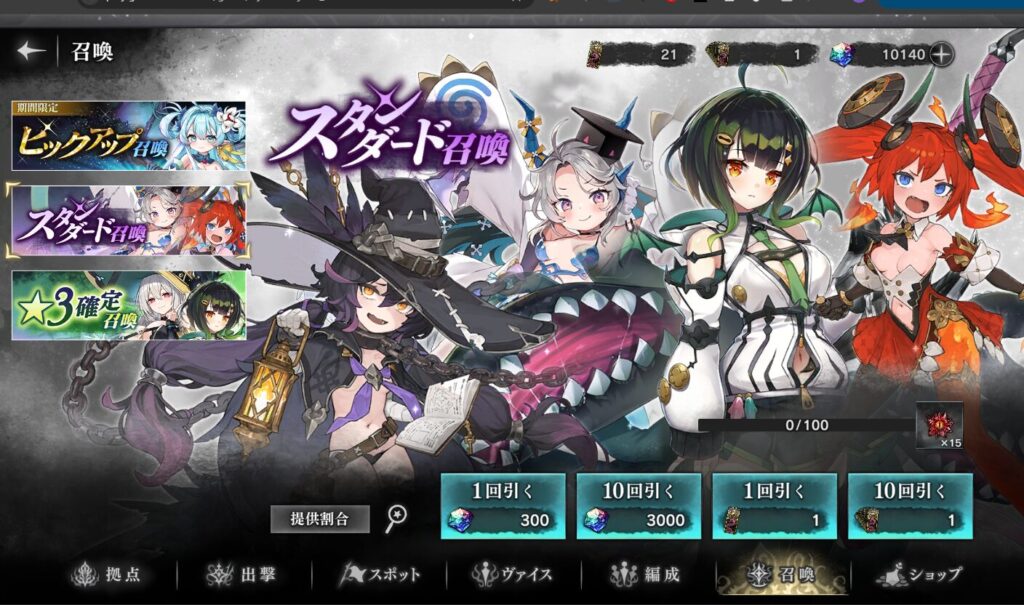Image resolution: width=1024 pixels, height=605 pixels.
Task: Use one ticket for 1回引く
Action: (x=774, y=506)
